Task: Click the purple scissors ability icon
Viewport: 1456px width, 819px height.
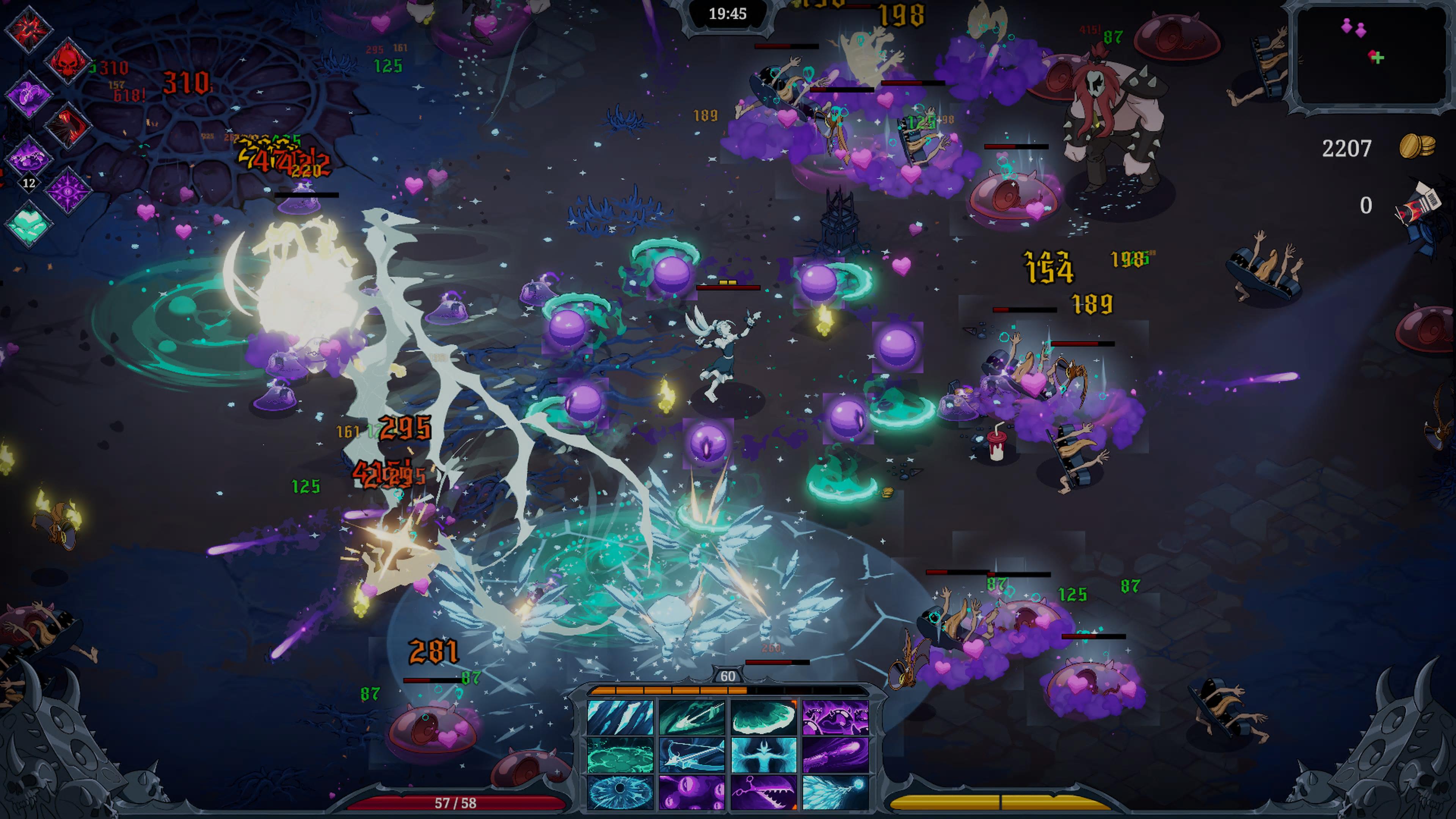Action: [x=764, y=792]
